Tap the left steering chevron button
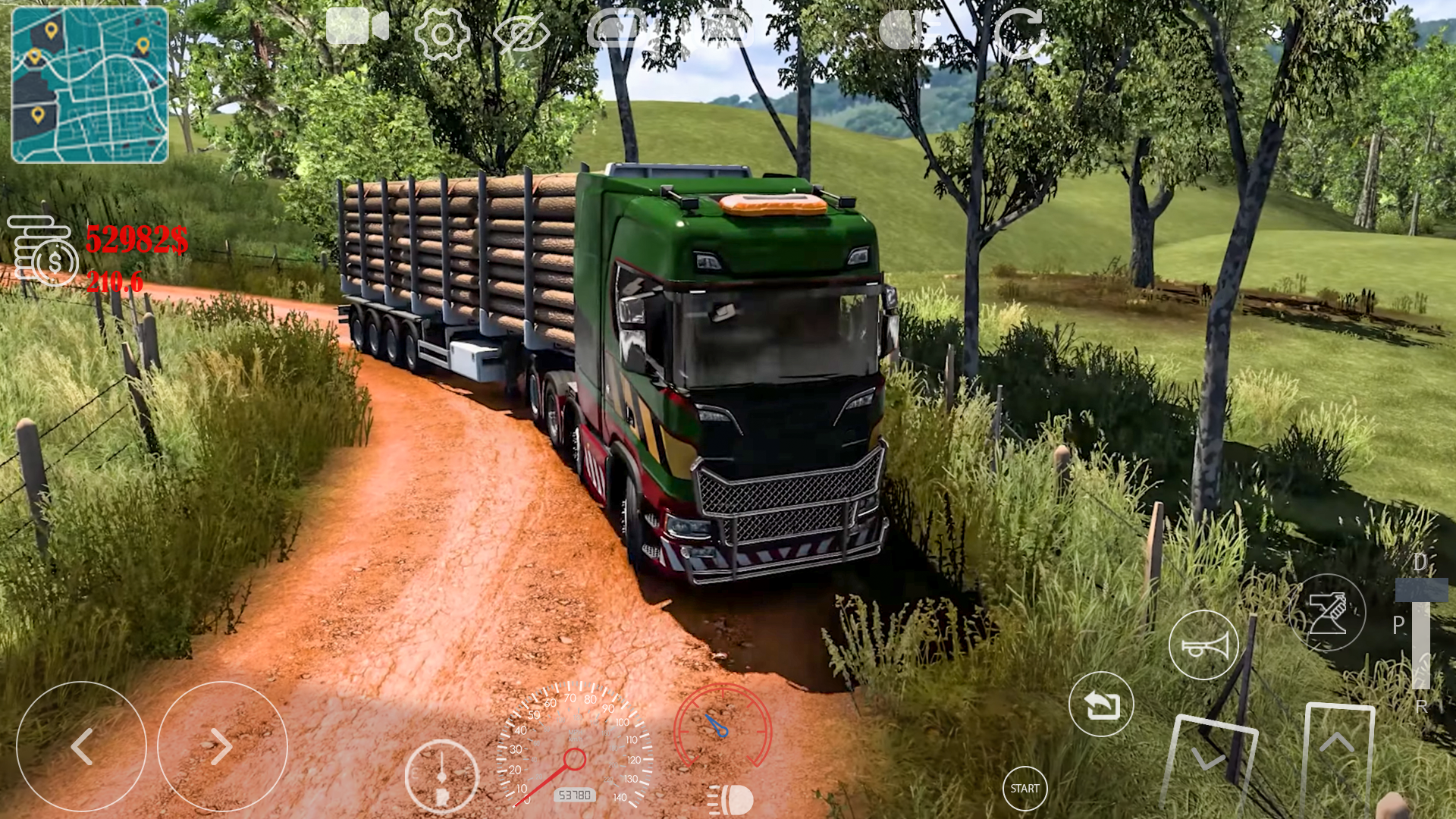Image resolution: width=1456 pixels, height=819 pixels. tap(83, 747)
